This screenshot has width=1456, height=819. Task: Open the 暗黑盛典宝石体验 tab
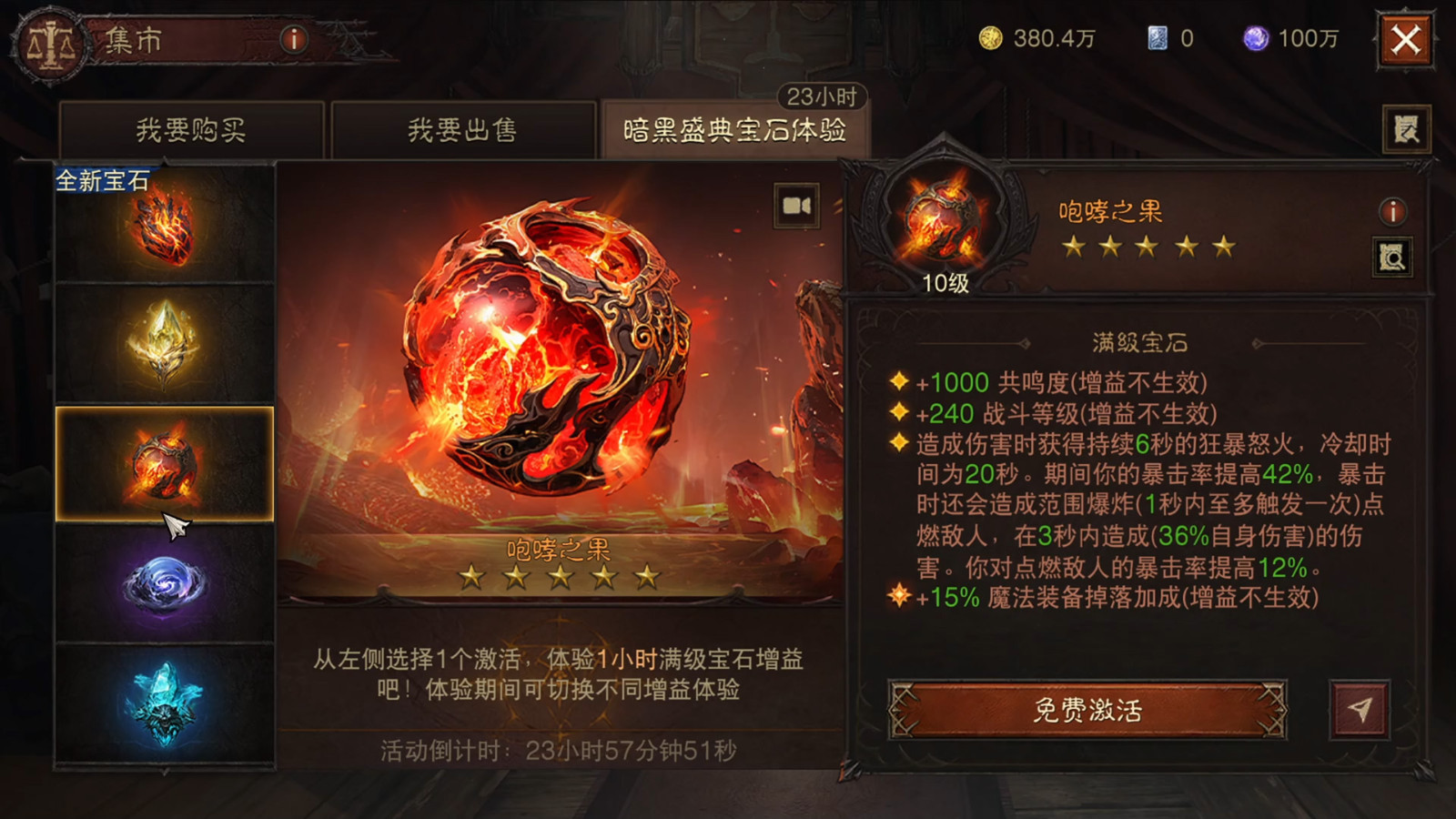[737, 127]
